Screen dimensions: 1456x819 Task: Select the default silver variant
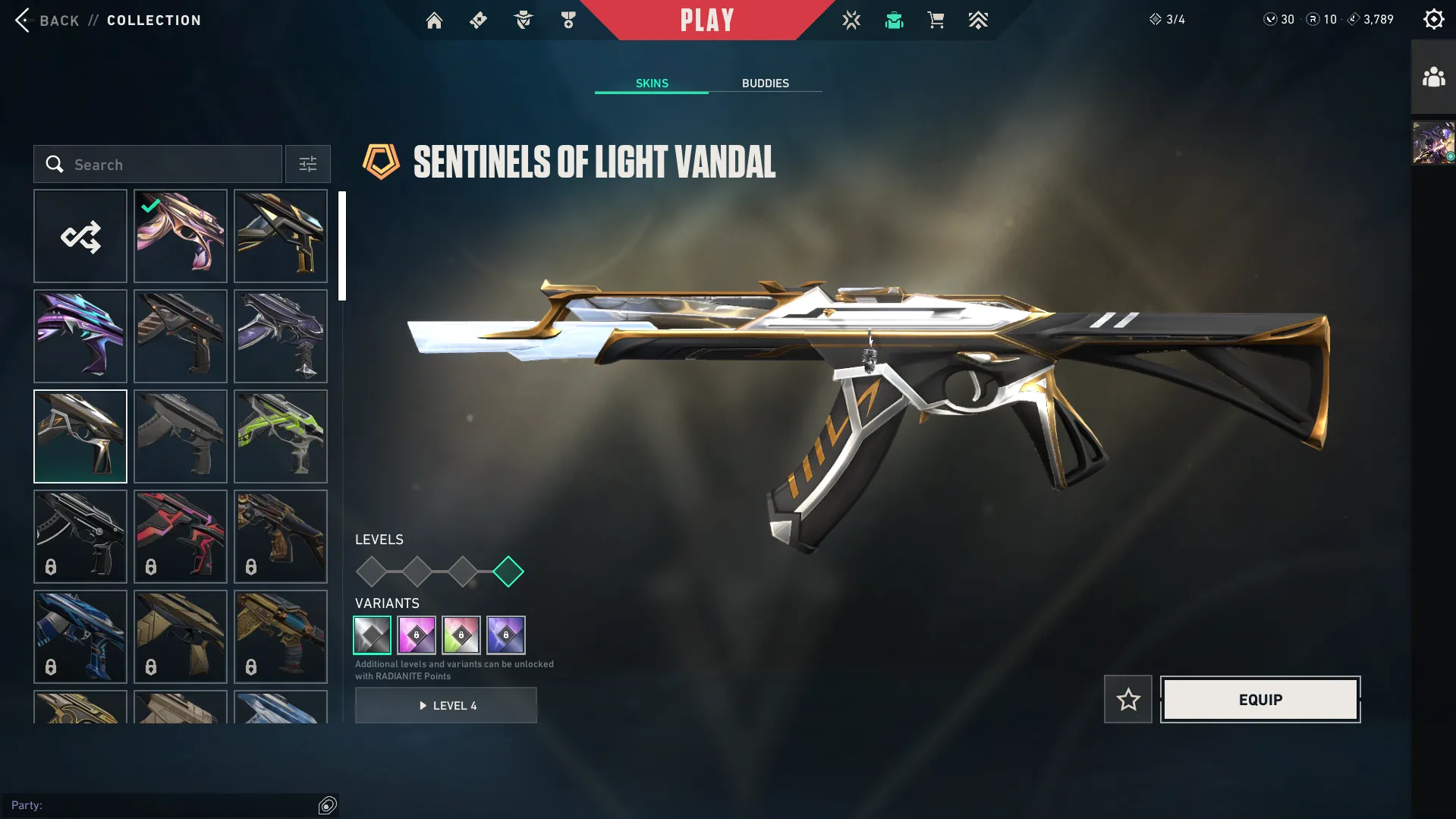pyautogui.click(x=372, y=635)
